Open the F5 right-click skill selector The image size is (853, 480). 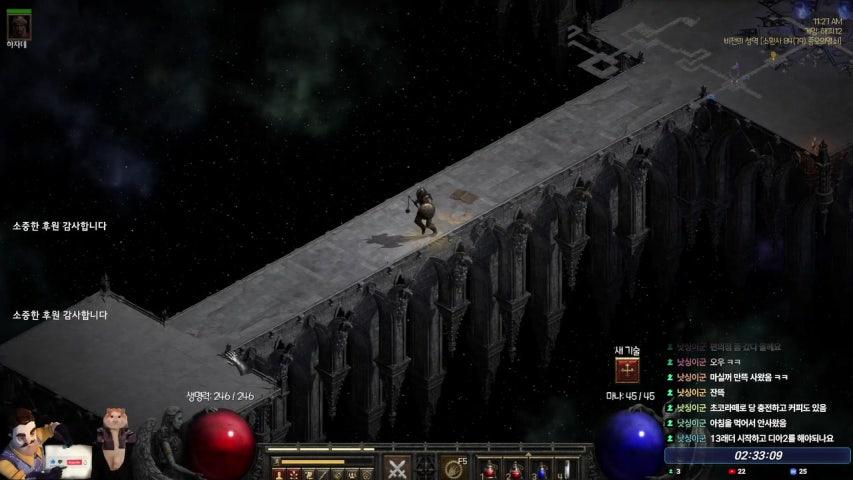tap(454, 467)
